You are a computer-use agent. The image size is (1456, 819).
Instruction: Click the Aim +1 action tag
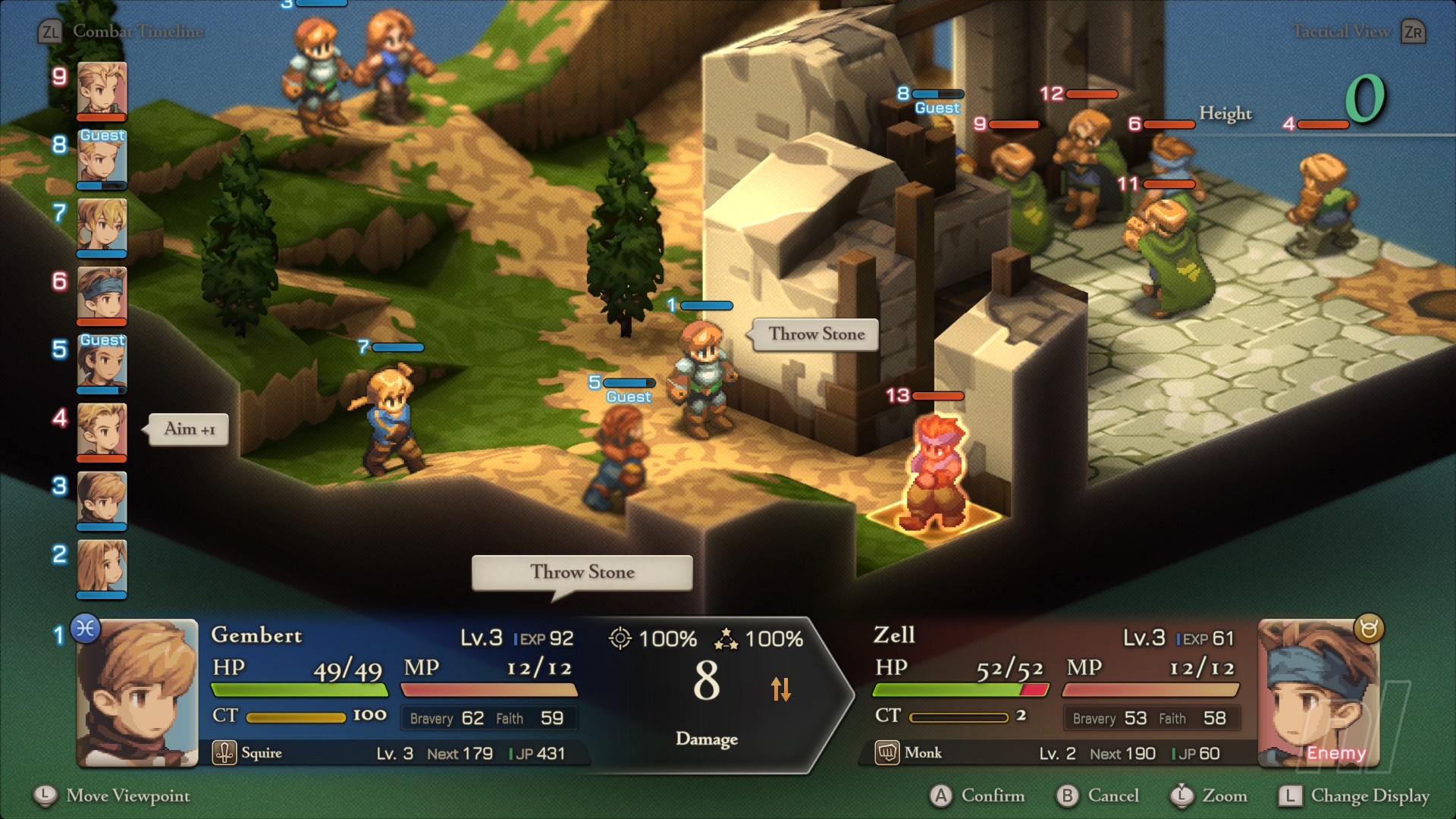point(189,429)
